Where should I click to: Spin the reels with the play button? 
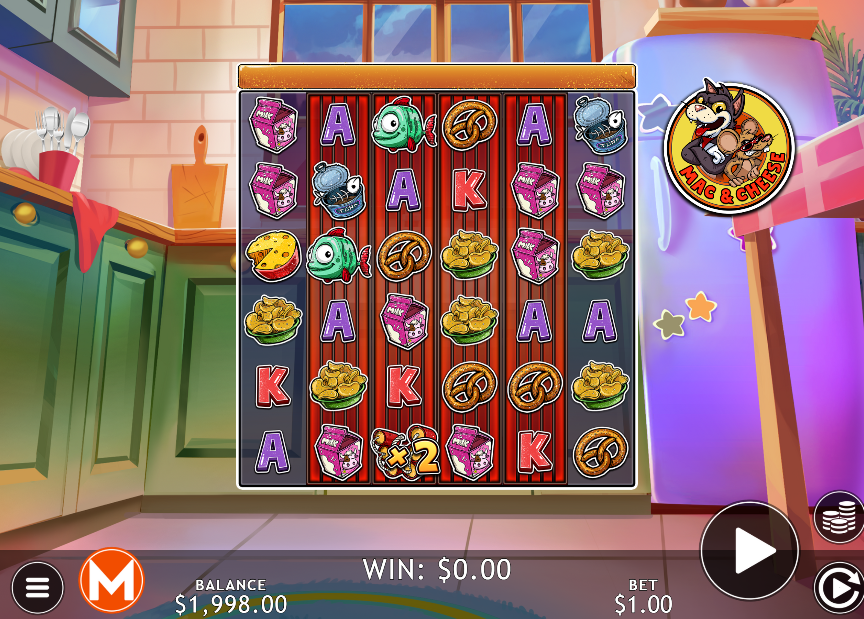(x=750, y=549)
